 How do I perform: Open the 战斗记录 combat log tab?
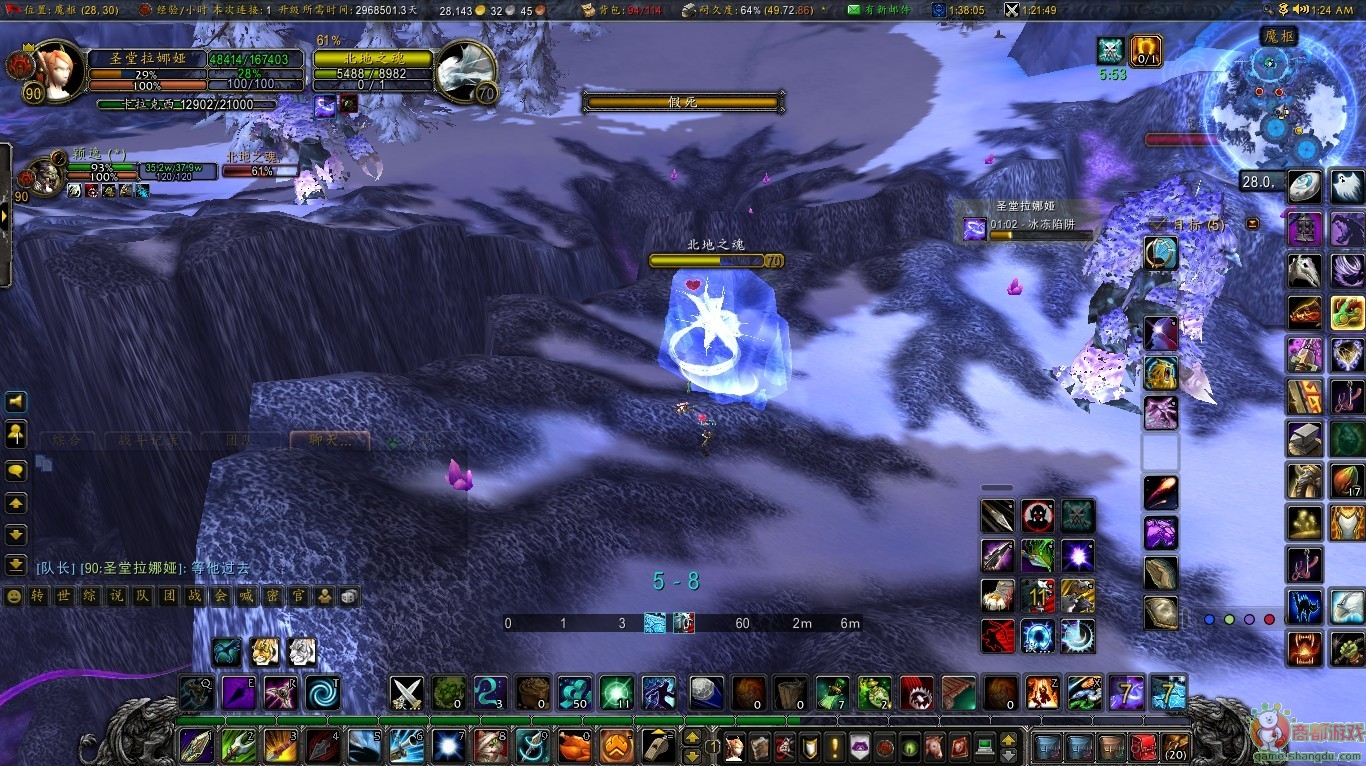tap(150, 440)
